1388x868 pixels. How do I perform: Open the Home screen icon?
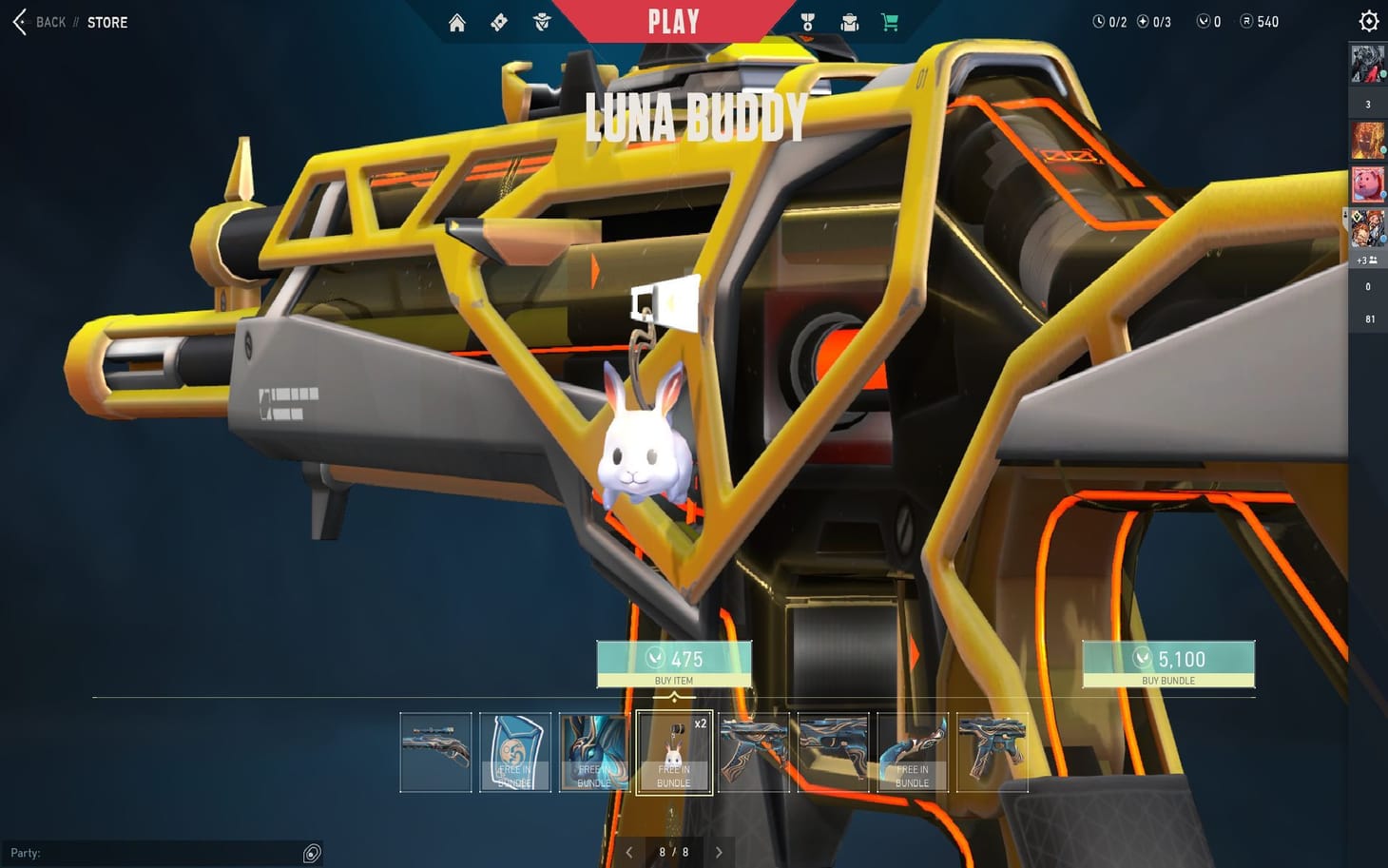pyautogui.click(x=456, y=22)
